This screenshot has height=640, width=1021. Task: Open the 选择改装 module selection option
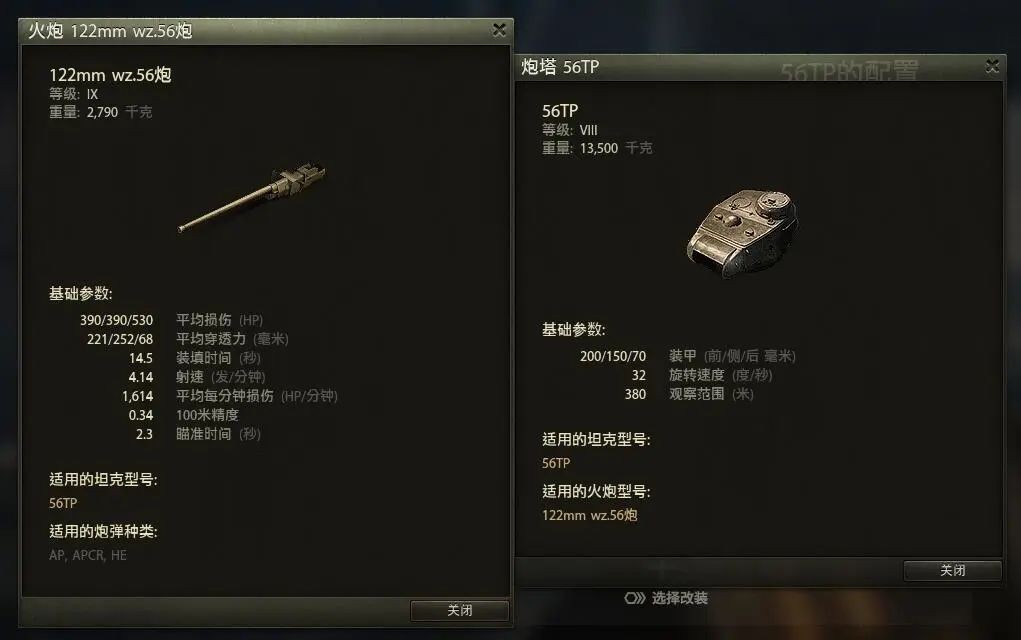pyautogui.click(x=667, y=598)
